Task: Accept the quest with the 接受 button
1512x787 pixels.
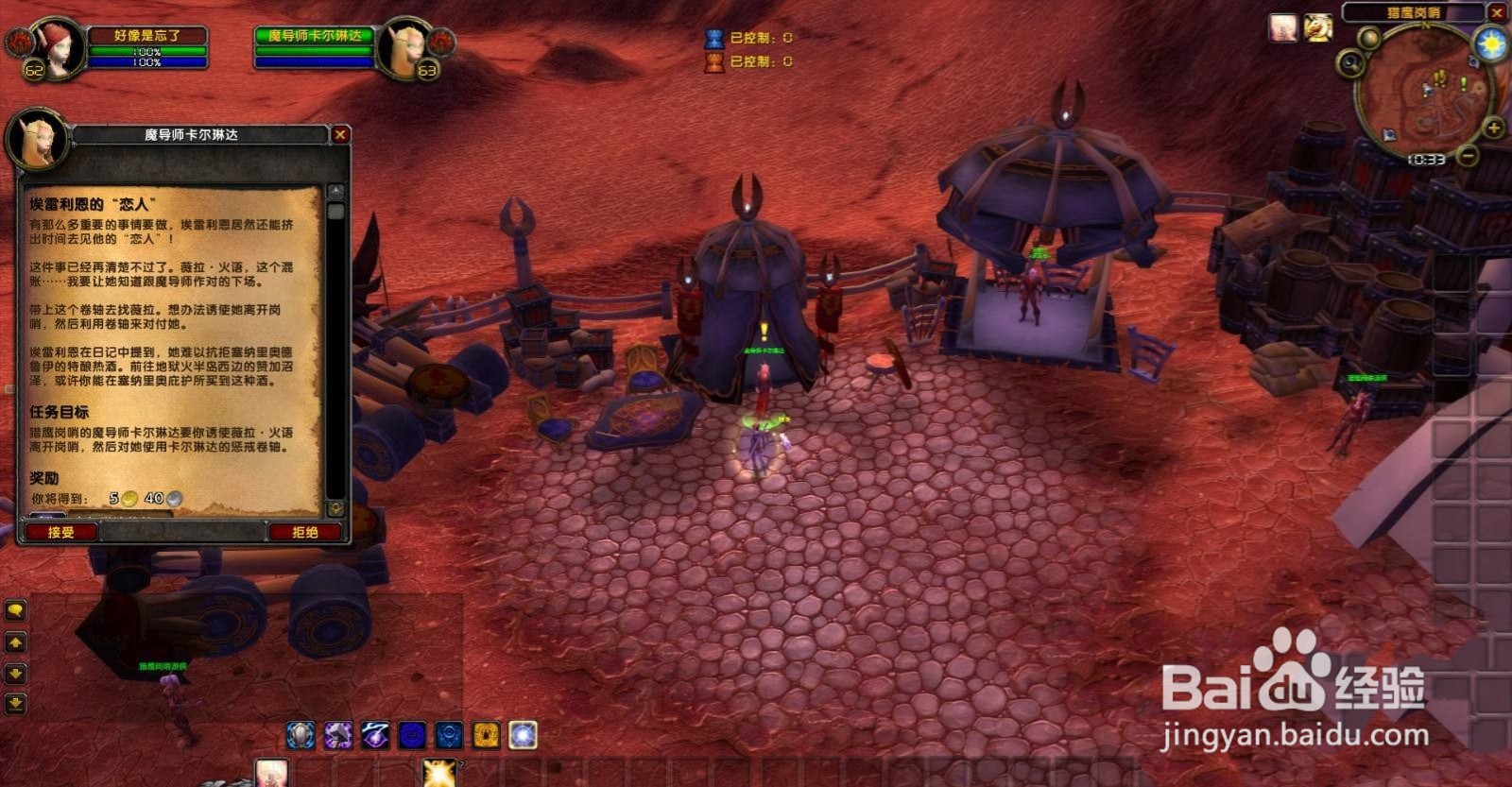Action: point(61,532)
